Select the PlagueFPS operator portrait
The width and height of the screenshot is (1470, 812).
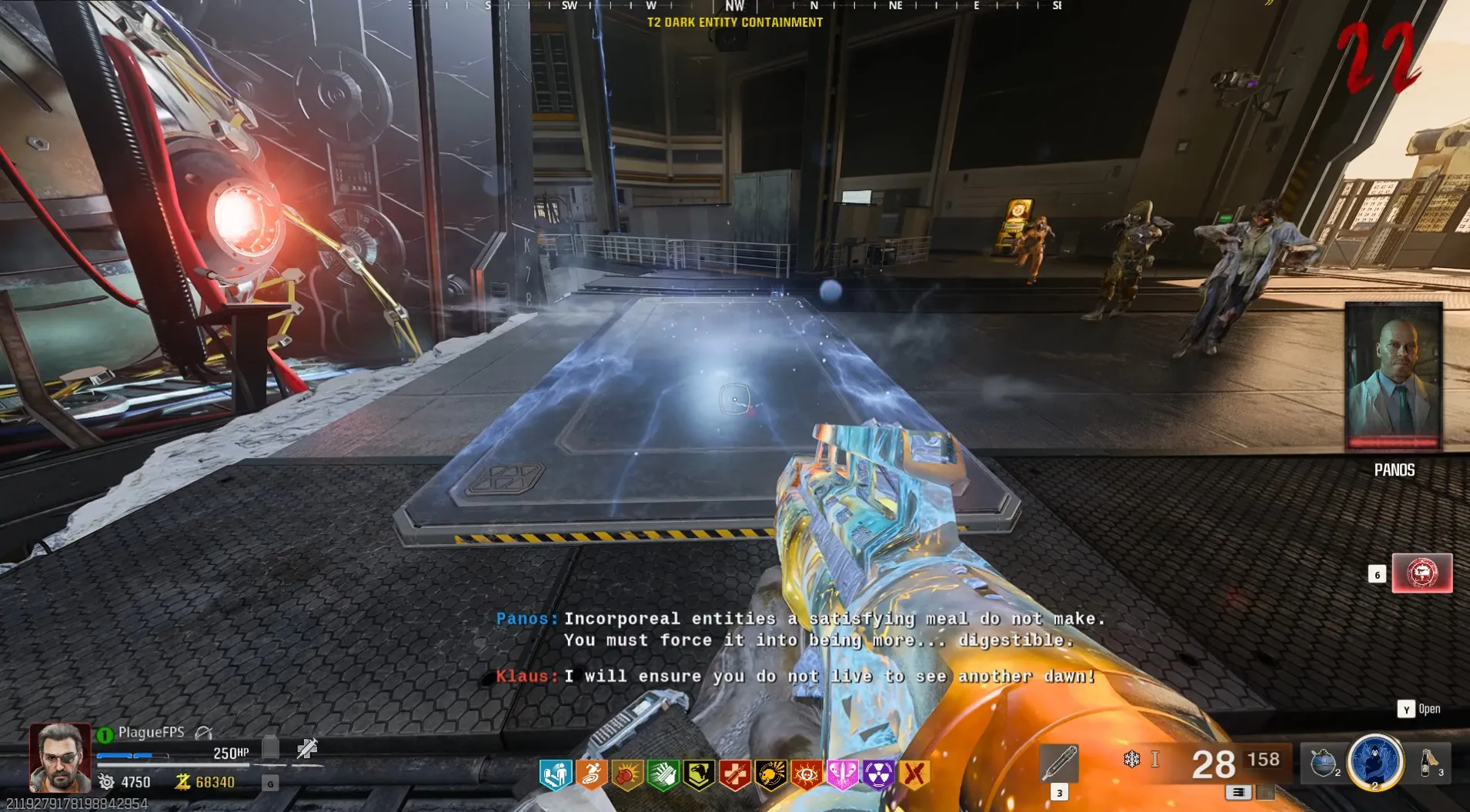60,758
